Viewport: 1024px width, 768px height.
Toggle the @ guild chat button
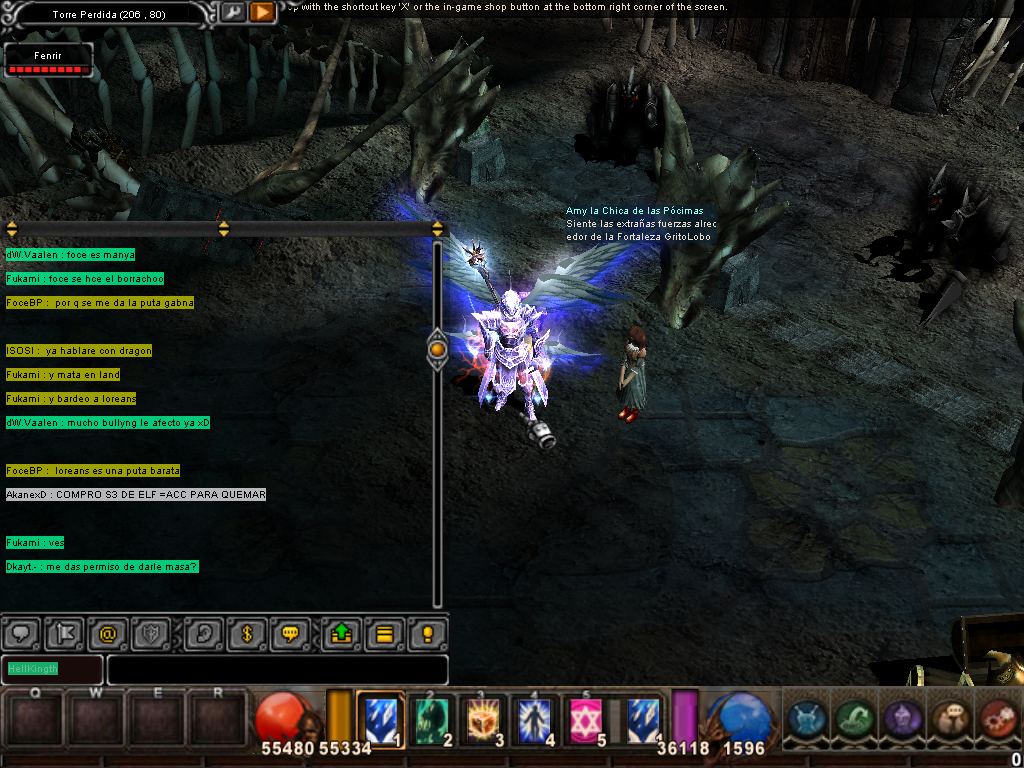tap(108, 634)
